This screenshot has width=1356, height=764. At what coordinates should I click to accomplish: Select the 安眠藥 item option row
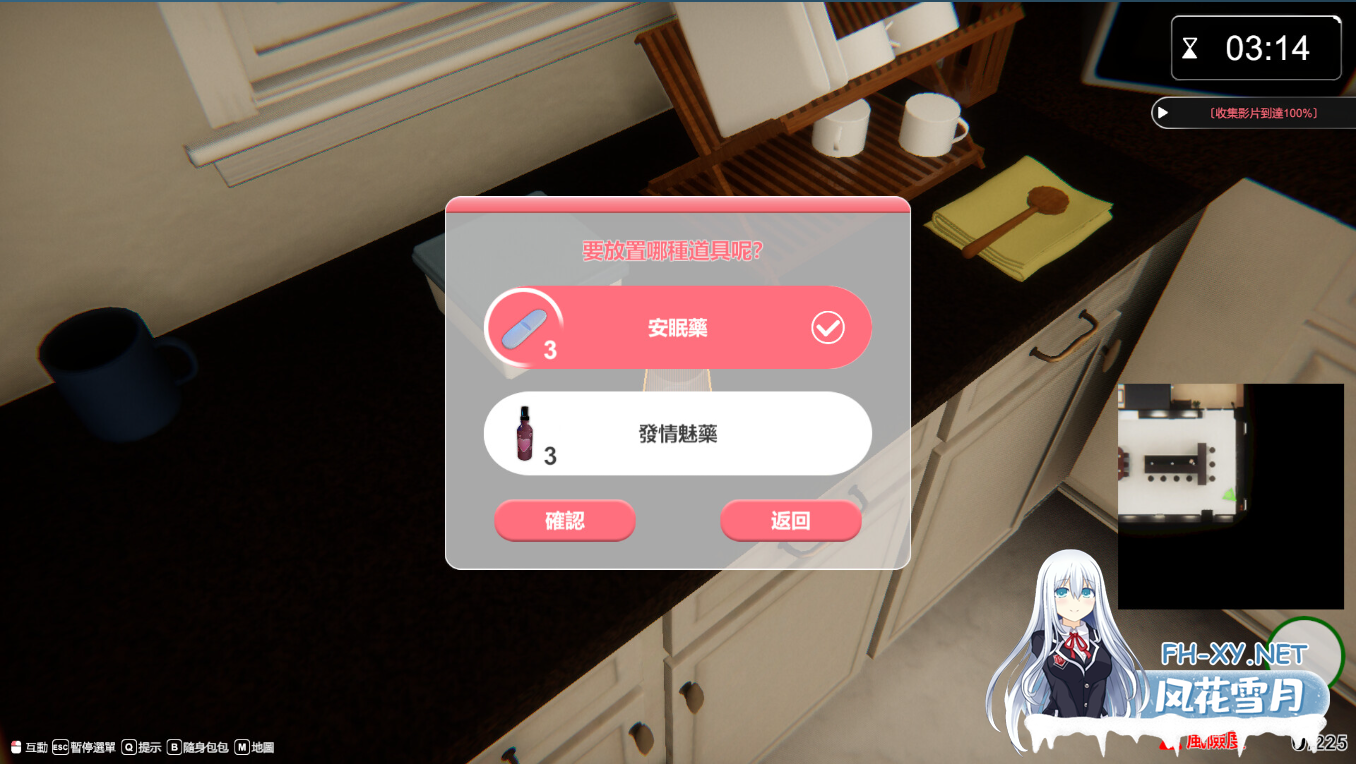tap(677, 326)
